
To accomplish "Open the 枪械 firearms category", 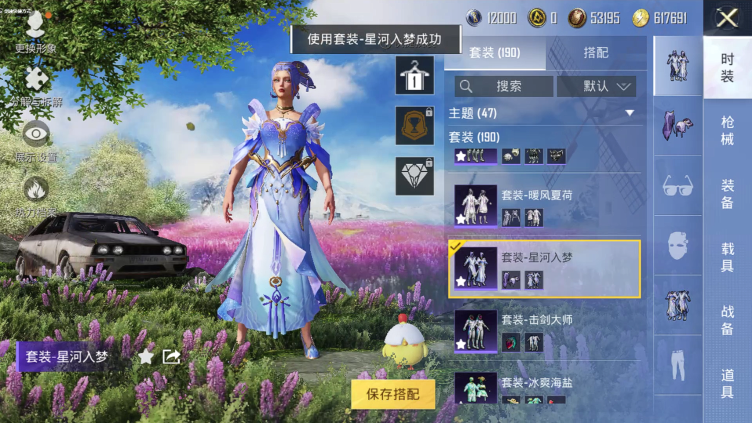I will coord(727,131).
